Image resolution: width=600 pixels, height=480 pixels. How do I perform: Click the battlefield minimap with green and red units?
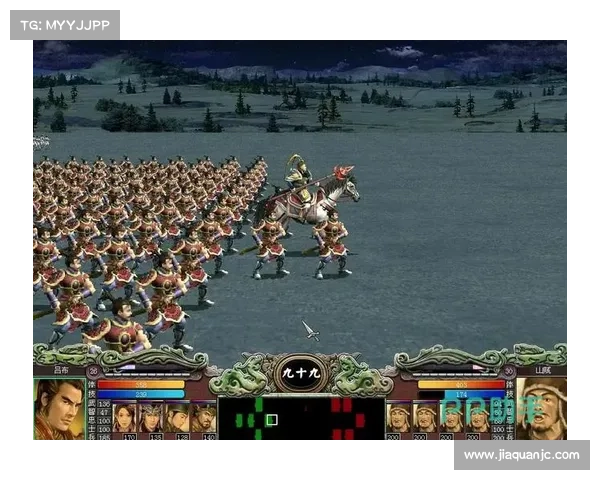click(301, 418)
